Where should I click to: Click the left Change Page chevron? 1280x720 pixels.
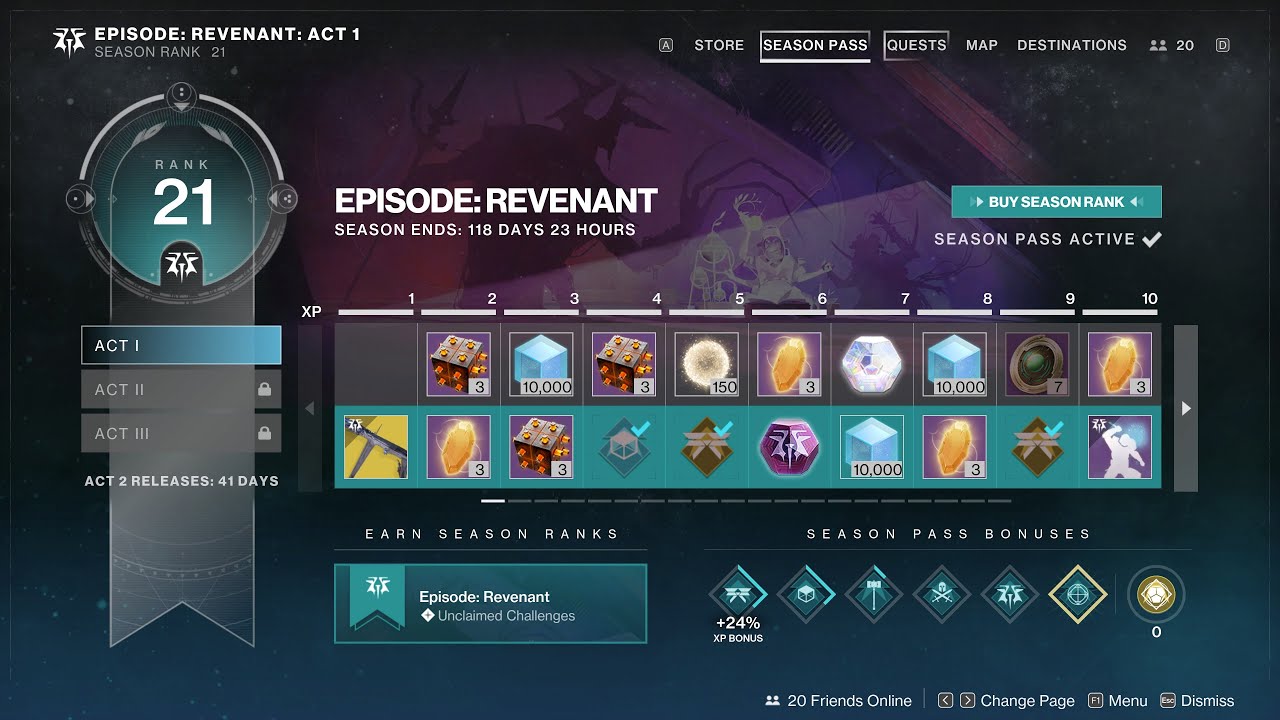point(944,700)
